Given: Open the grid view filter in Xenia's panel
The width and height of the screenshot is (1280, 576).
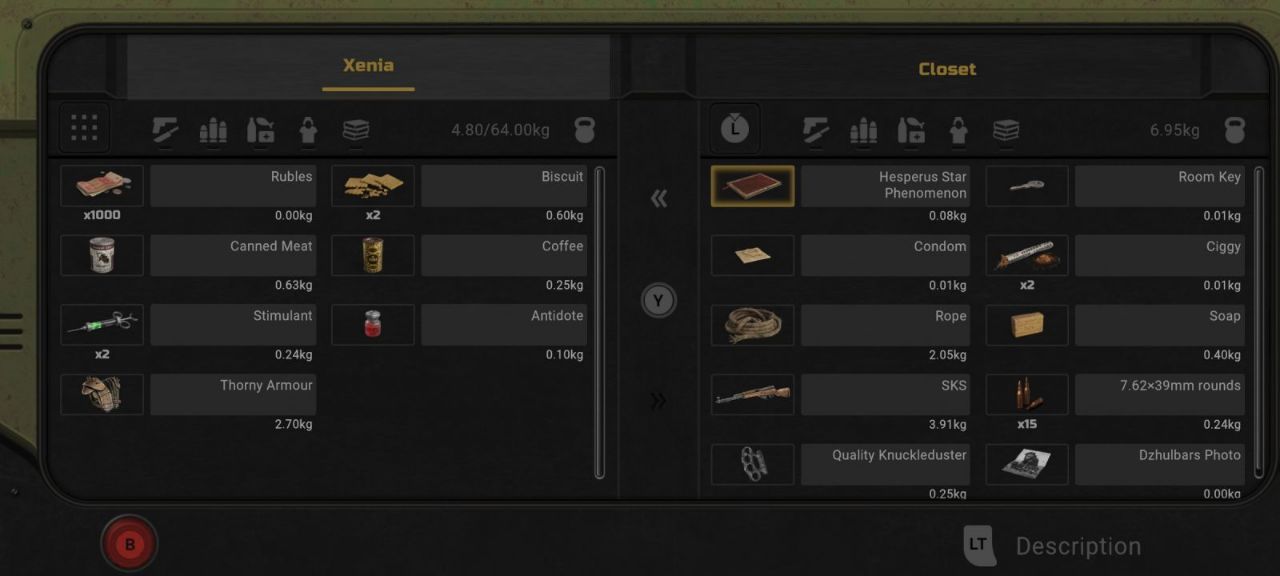Looking at the screenshot, I should point(84,128).
